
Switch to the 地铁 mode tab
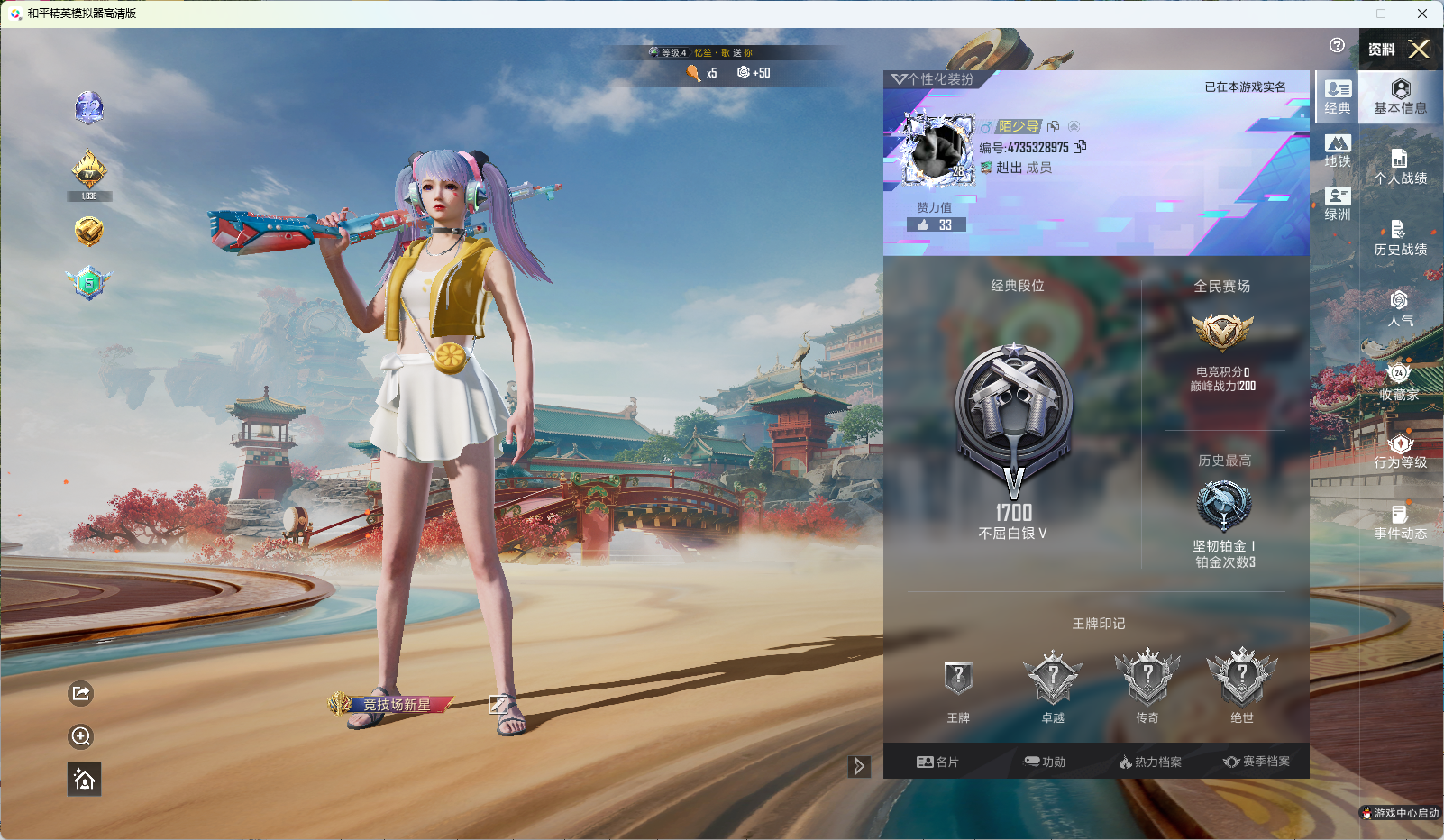coord(1338,151)
